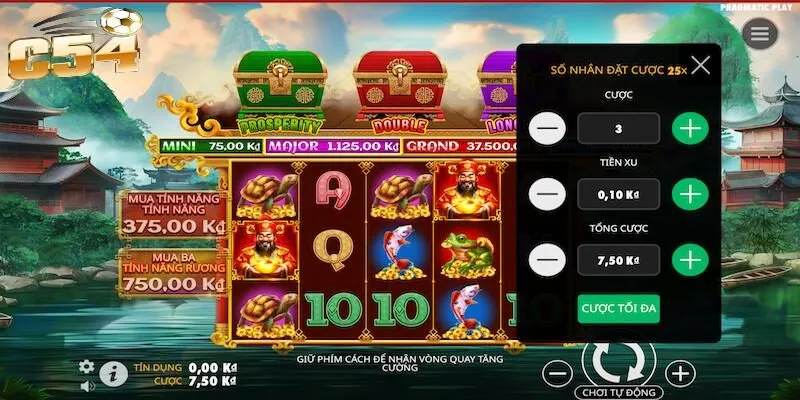Click the plus button beside the spin button
The width and height of the screenshot is (800, 400).
[679, 374]
